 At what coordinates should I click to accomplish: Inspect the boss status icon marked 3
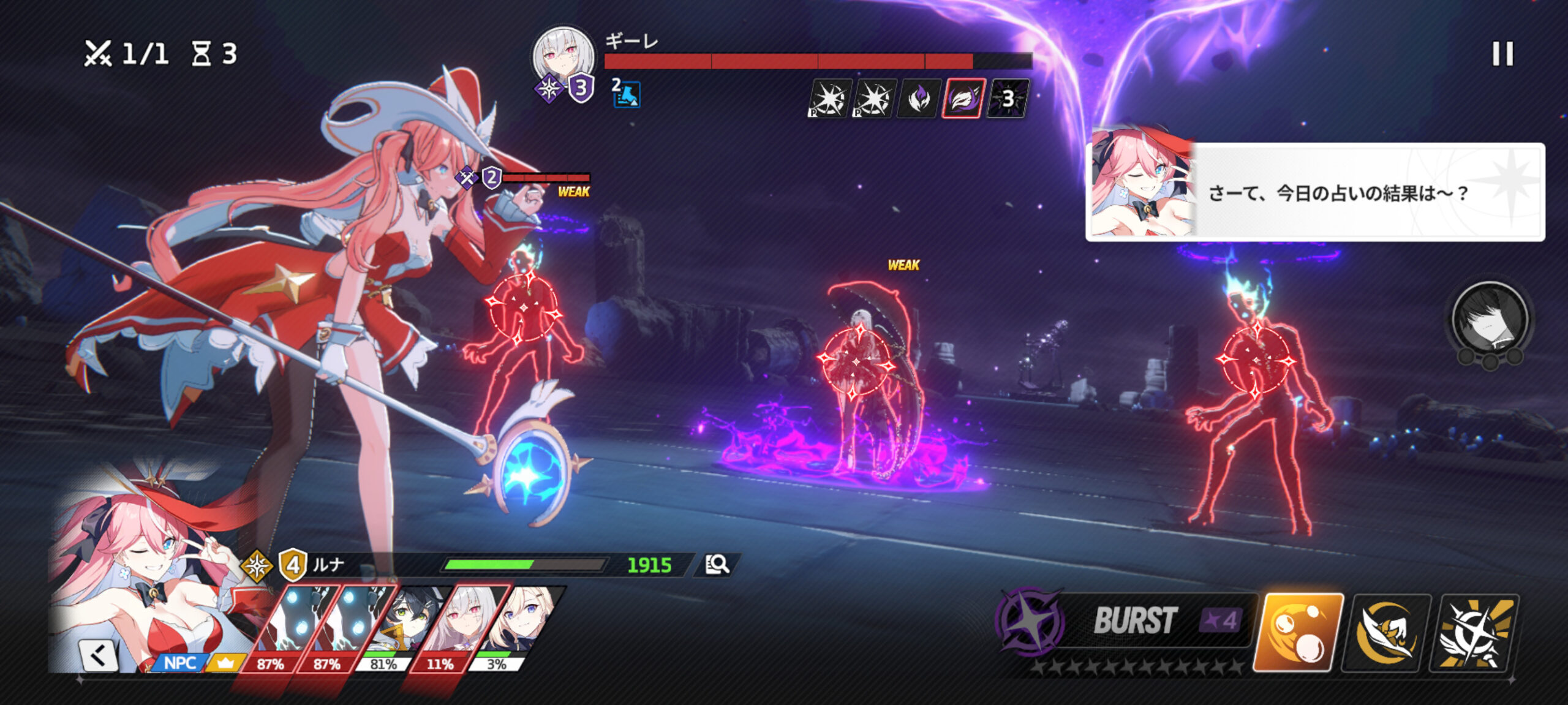tap(1008, 98)
